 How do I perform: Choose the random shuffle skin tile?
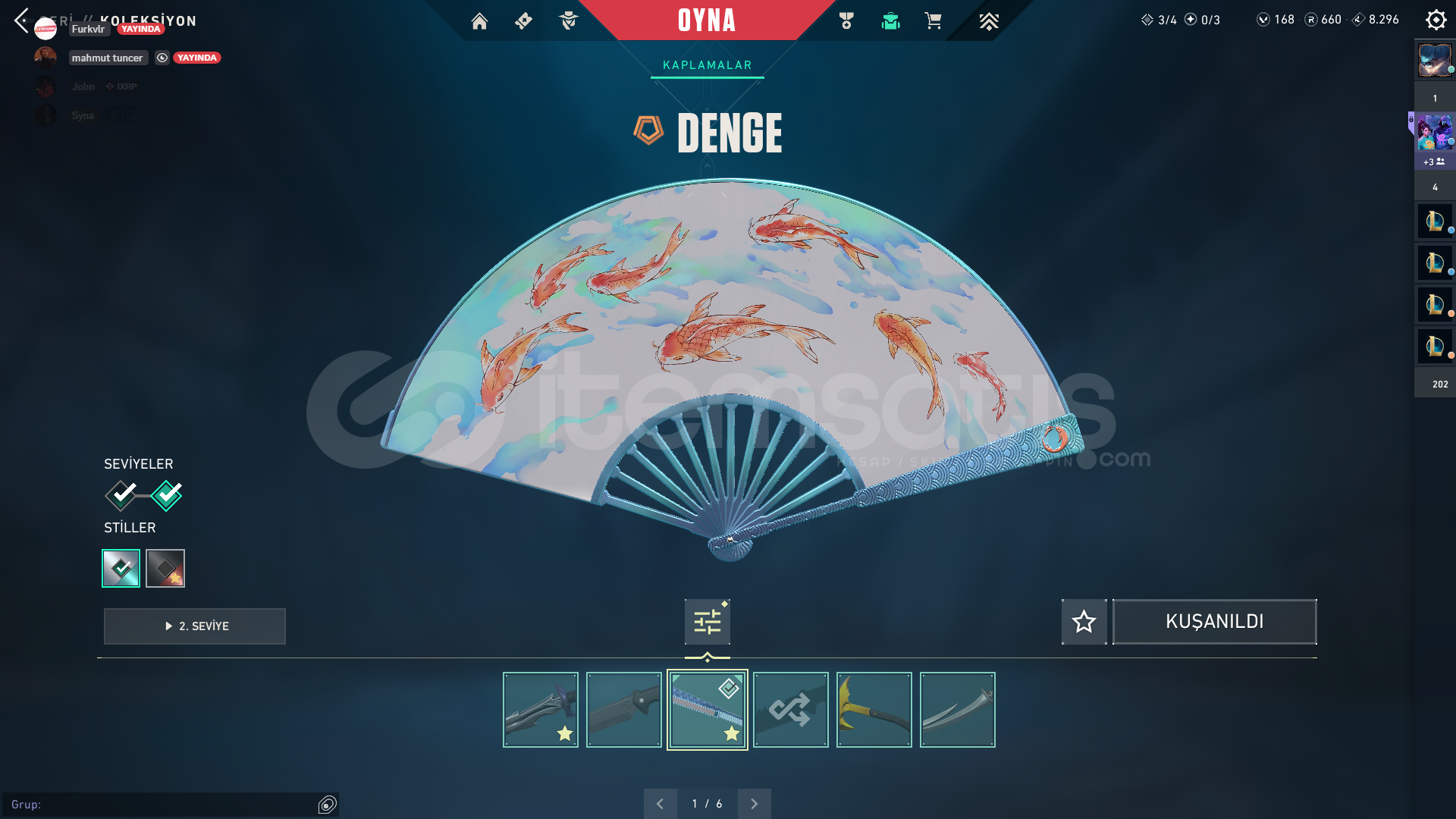pyautogui.click(x=791, y=710)
